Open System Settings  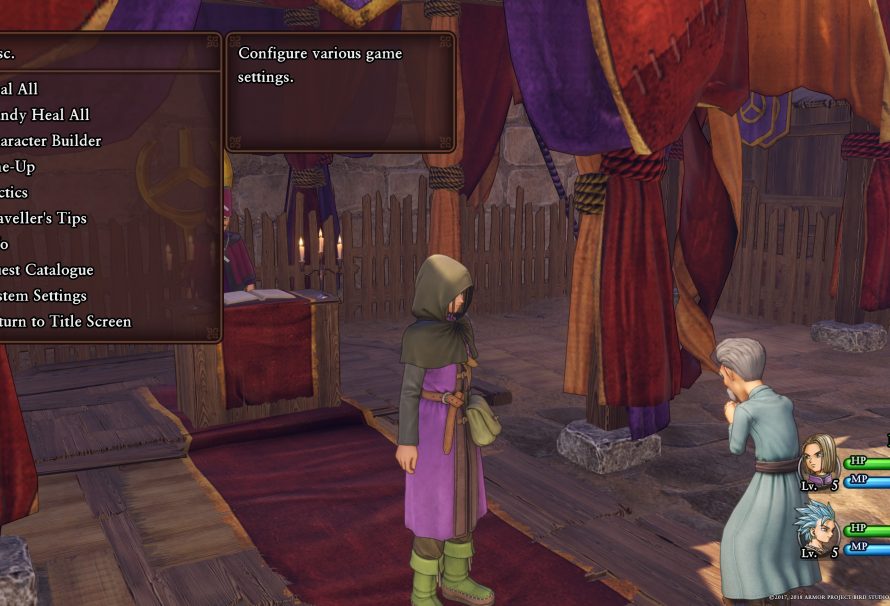pyautogui.click(x=43, y=296)
